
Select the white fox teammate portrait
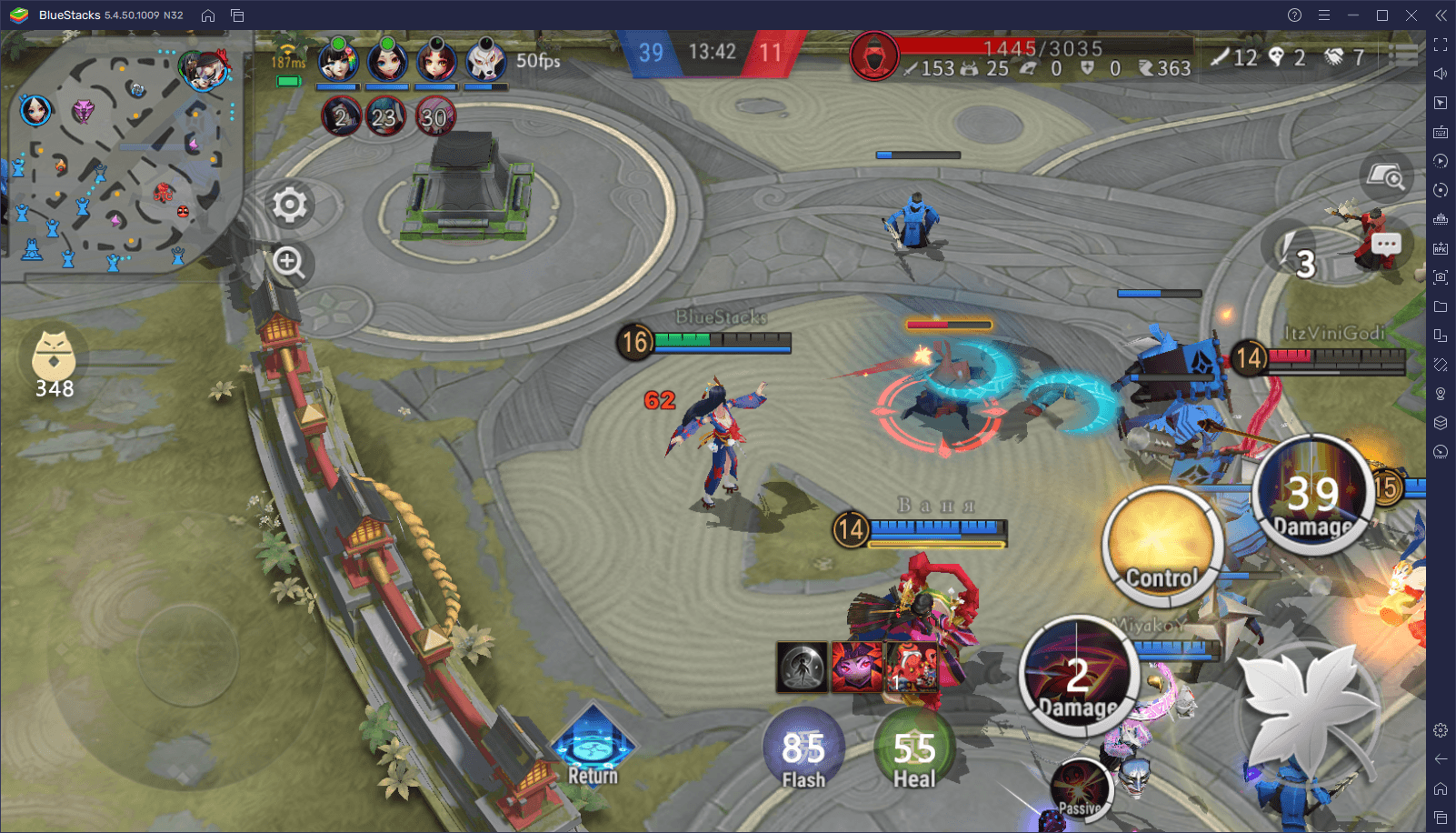tap(485, 61)
